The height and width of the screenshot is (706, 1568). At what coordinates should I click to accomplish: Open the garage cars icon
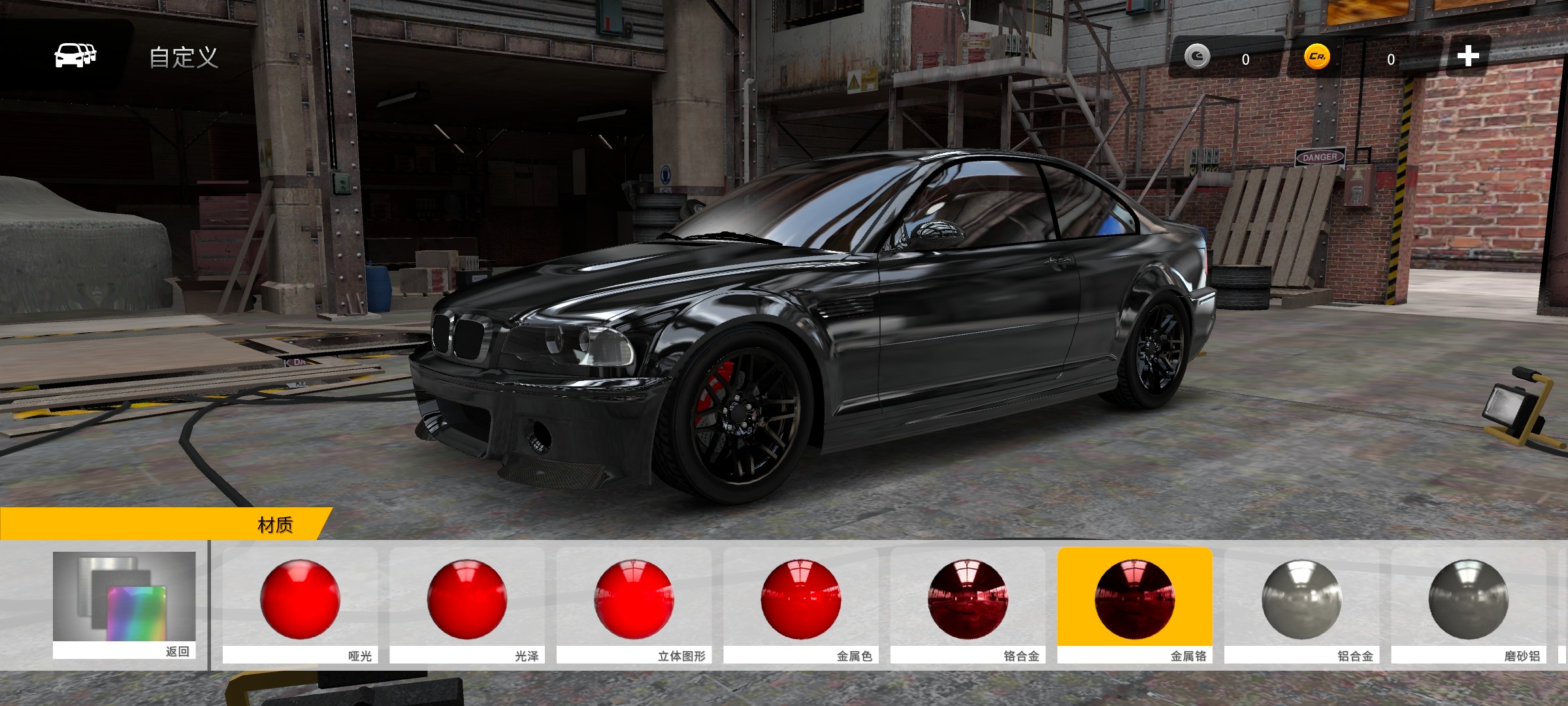click(74, 56)
